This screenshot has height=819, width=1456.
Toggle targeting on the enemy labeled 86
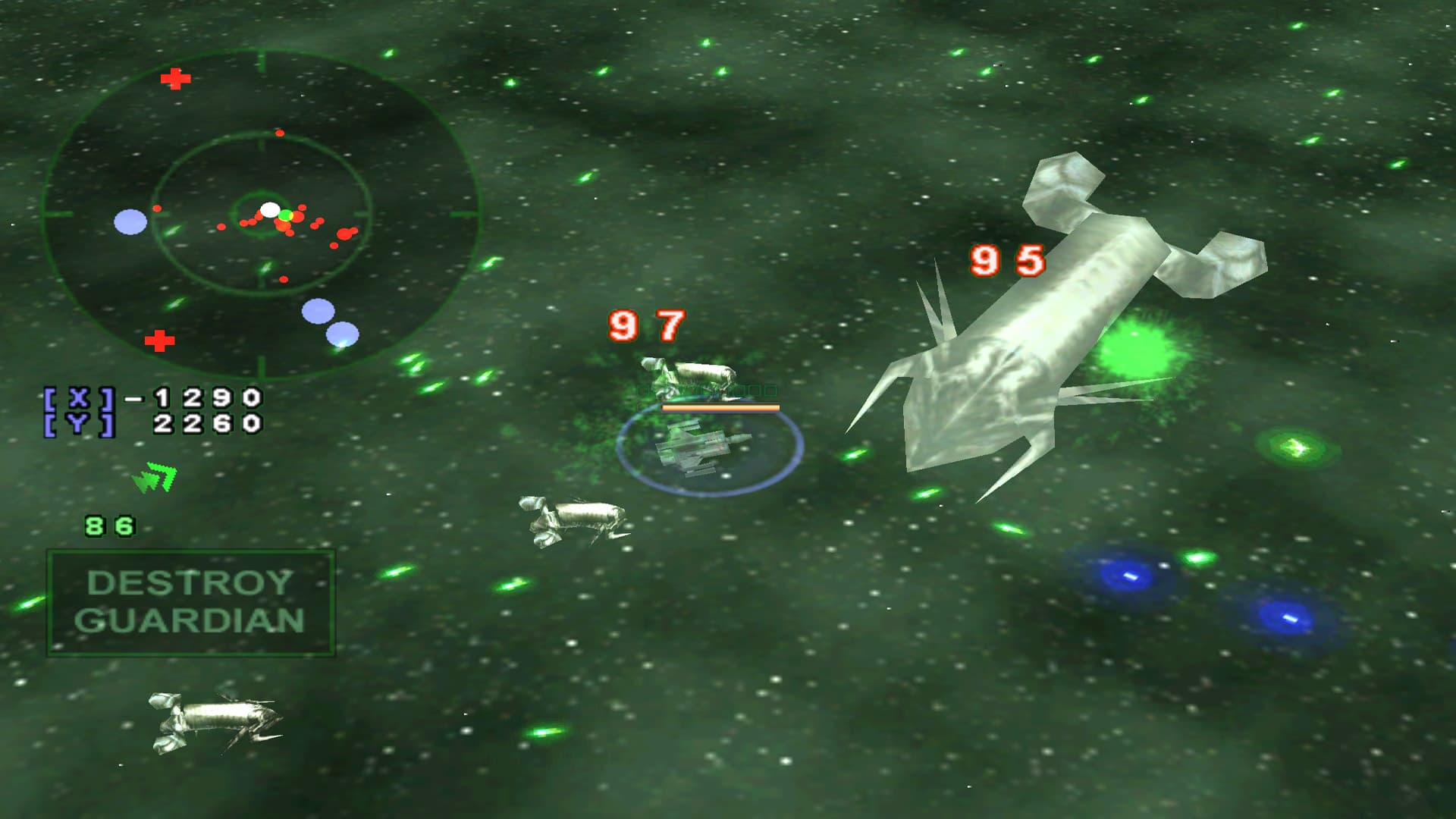[111, 523]
